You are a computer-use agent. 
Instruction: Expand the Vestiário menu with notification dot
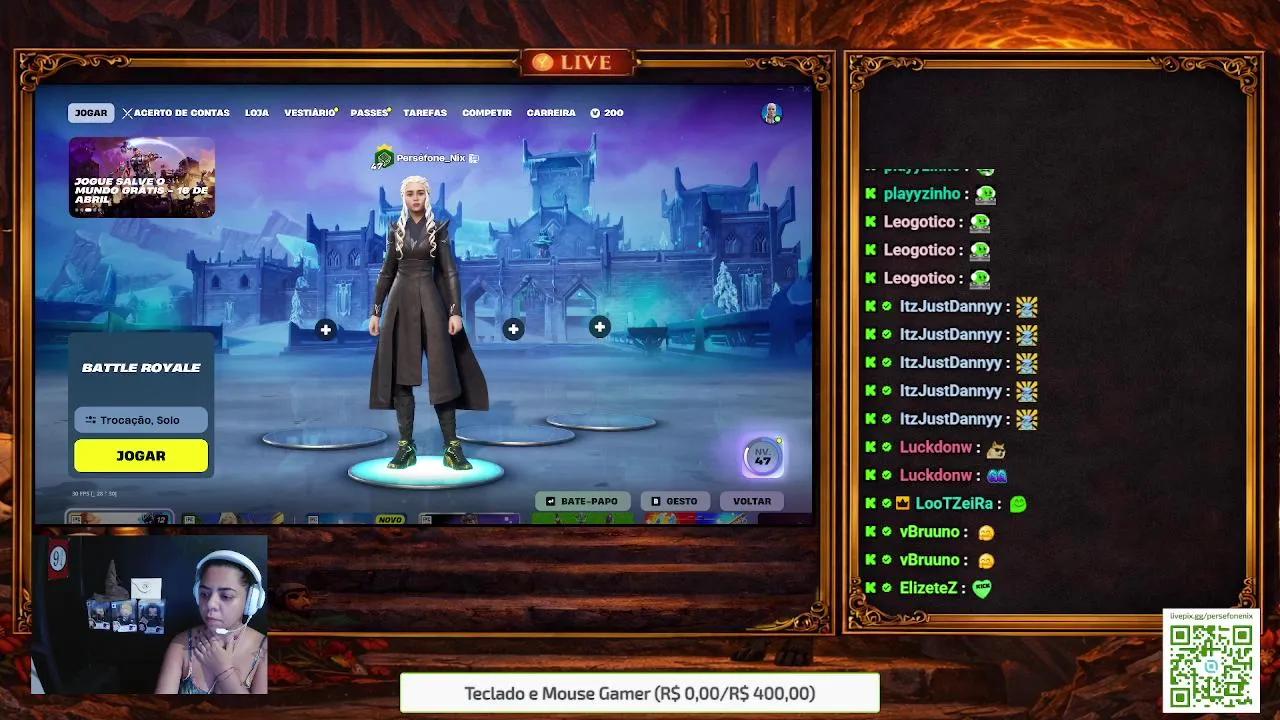pyautogui.click(x=309, y=112)
